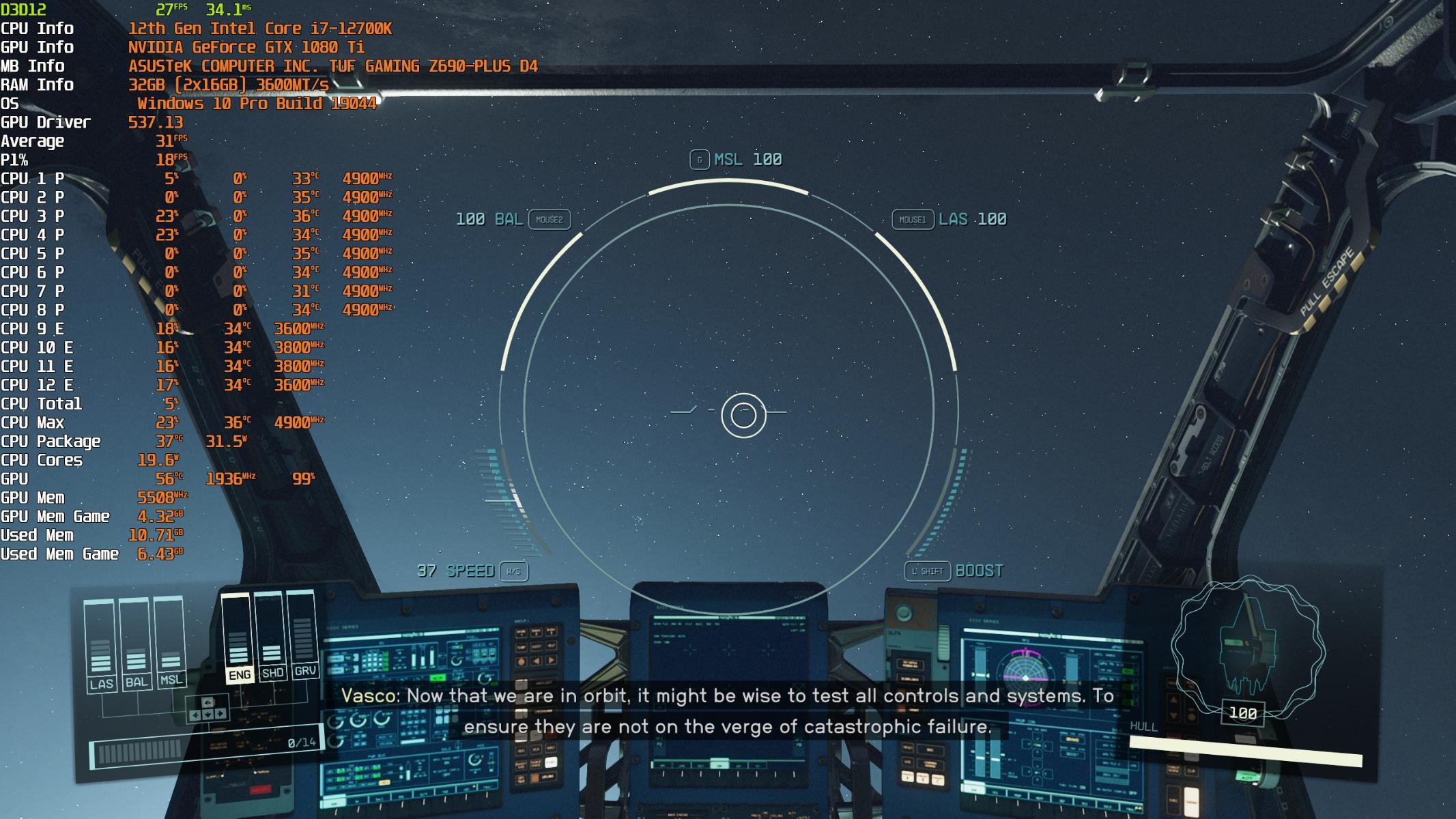
Task: Switch to the SHD shield power column
Action: (x=272, y=636)
